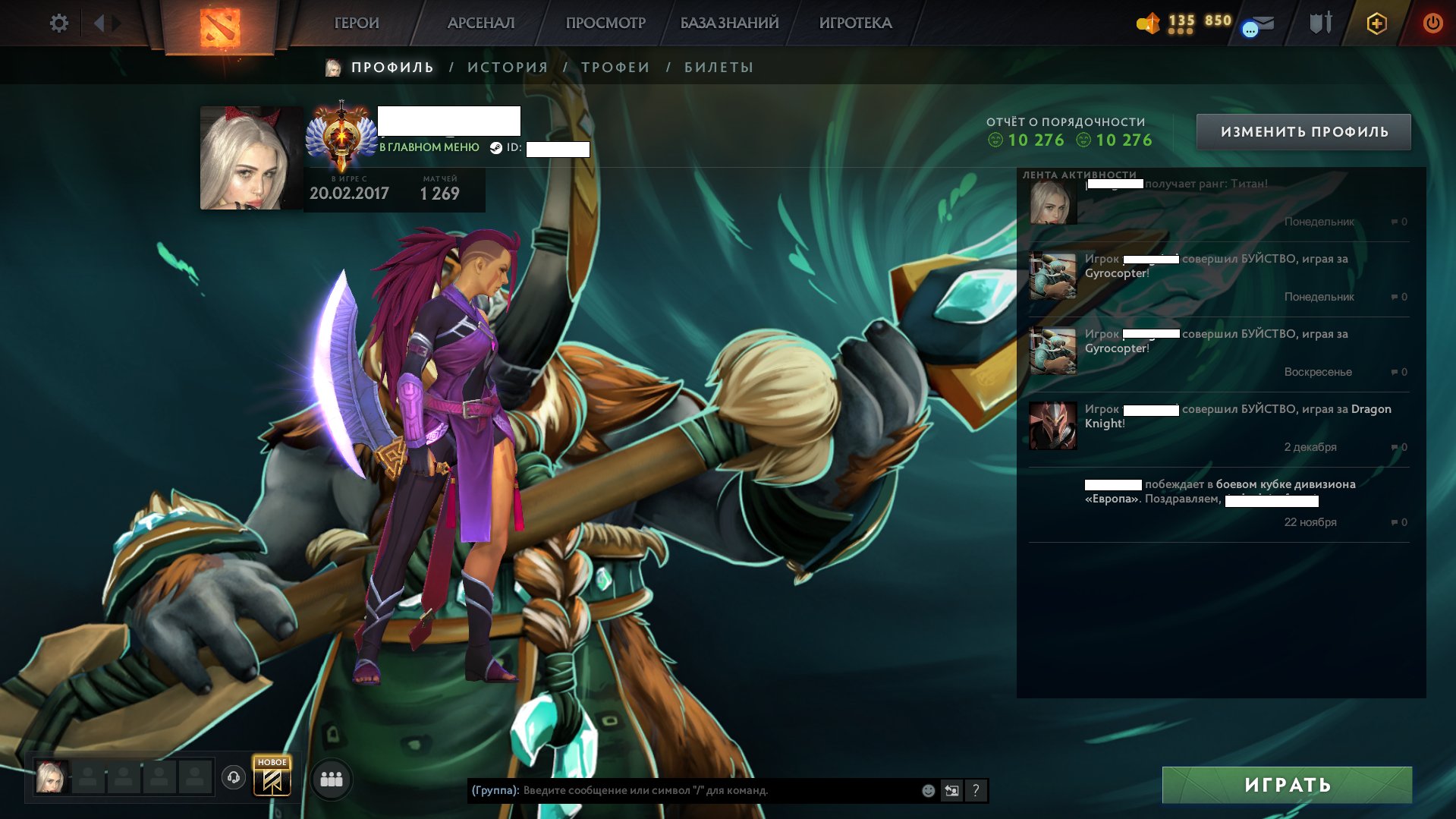Open the НОВОЕ battle pass reward
Viewport: 1456px width, 819px height.
(272, 777)
